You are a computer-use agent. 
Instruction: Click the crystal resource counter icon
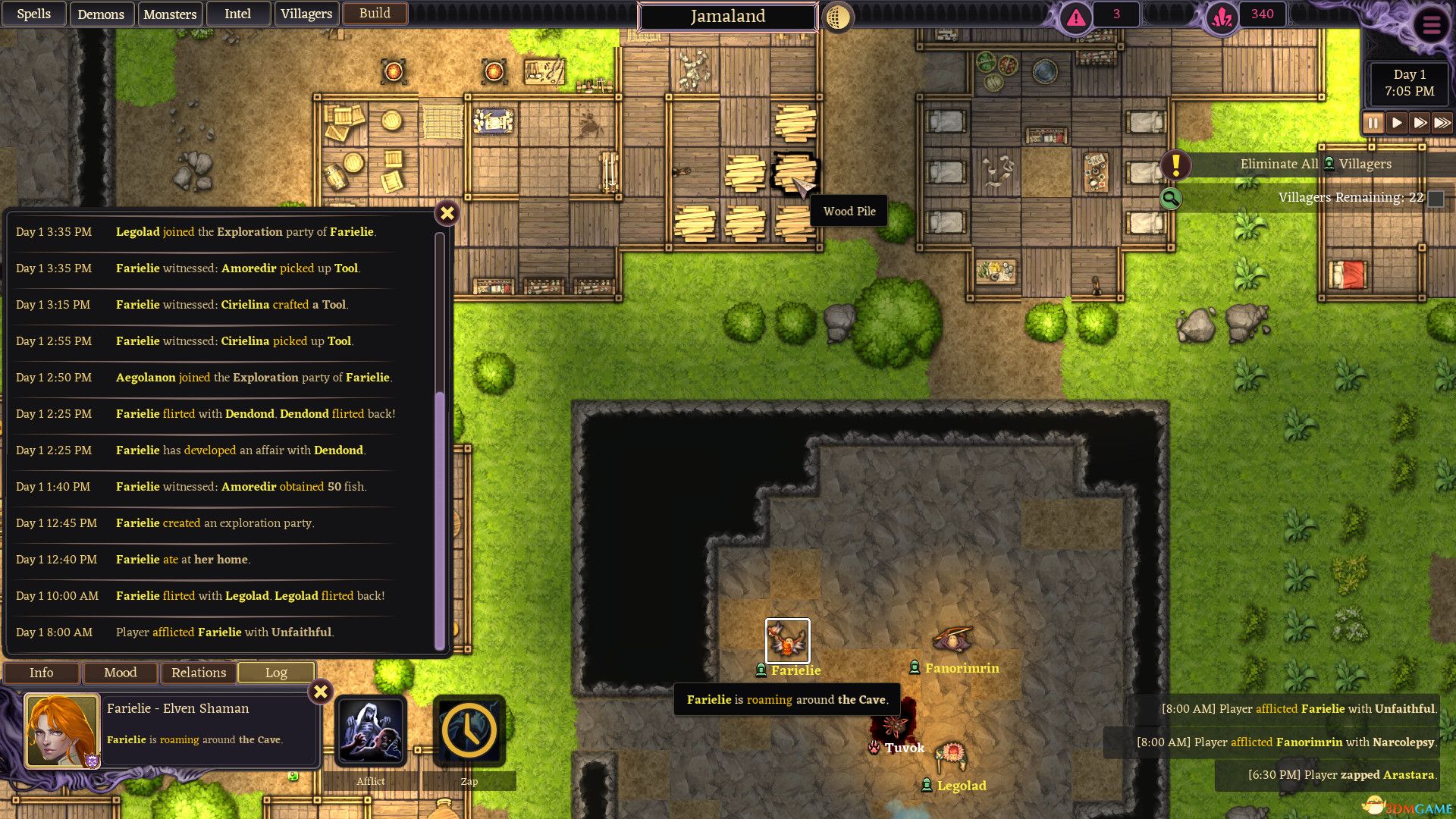point(1220,14)
